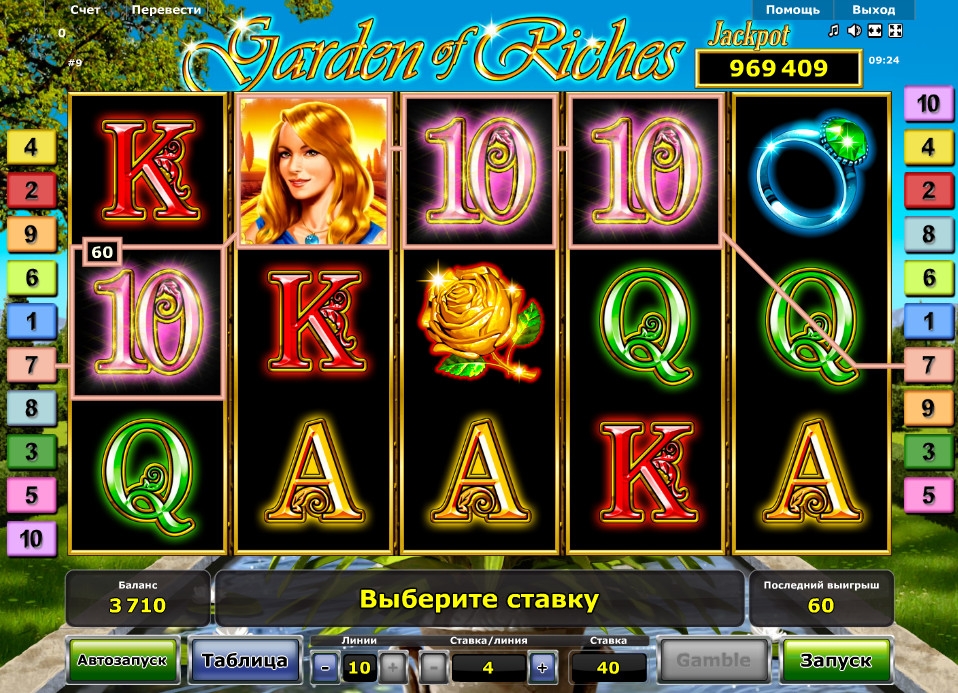Choose the pink payline 5 button at right
The width and height of the screenshot is (958, 693).
click(x=928, y=494)
